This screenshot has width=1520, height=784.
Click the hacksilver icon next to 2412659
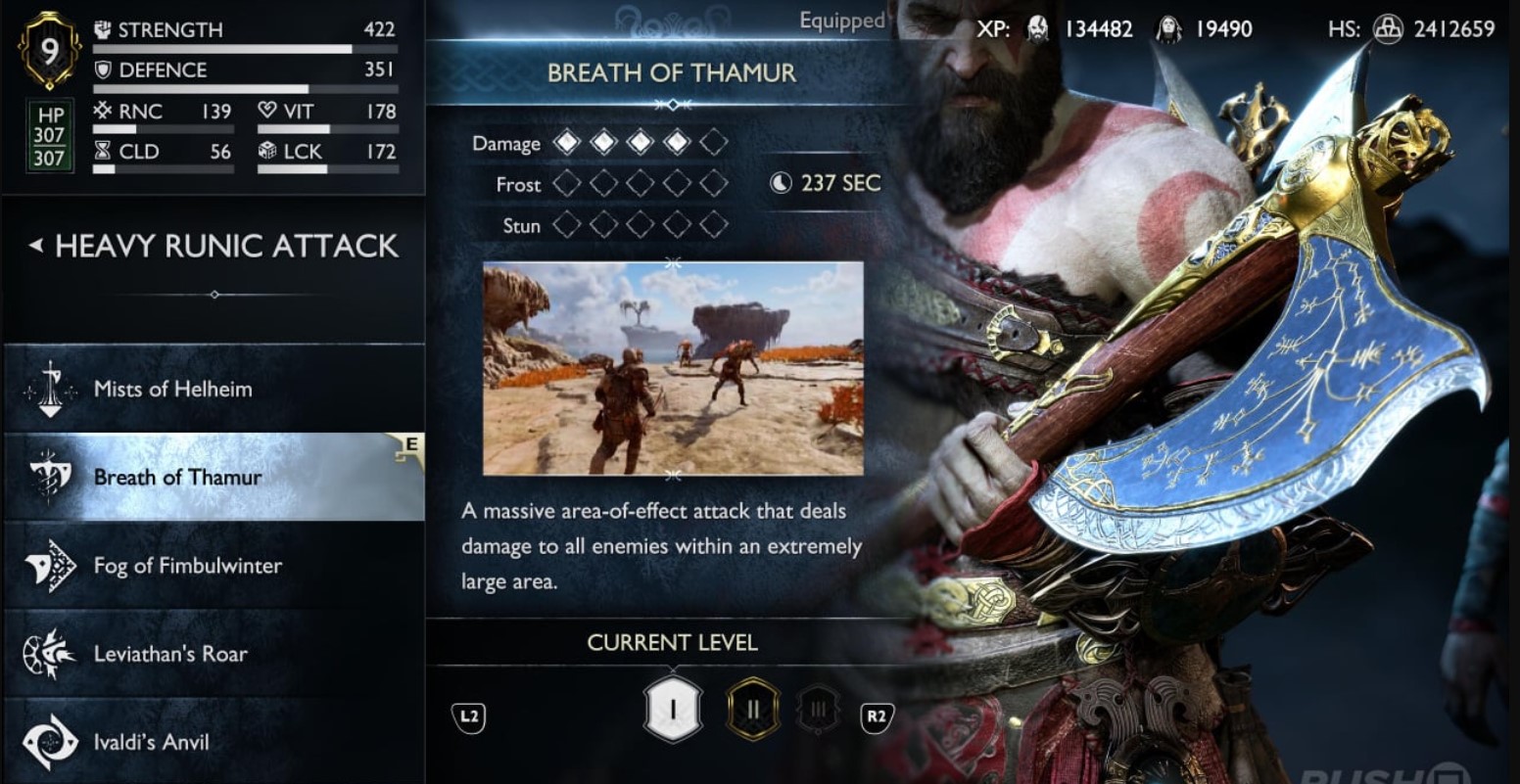(1390, 29)
